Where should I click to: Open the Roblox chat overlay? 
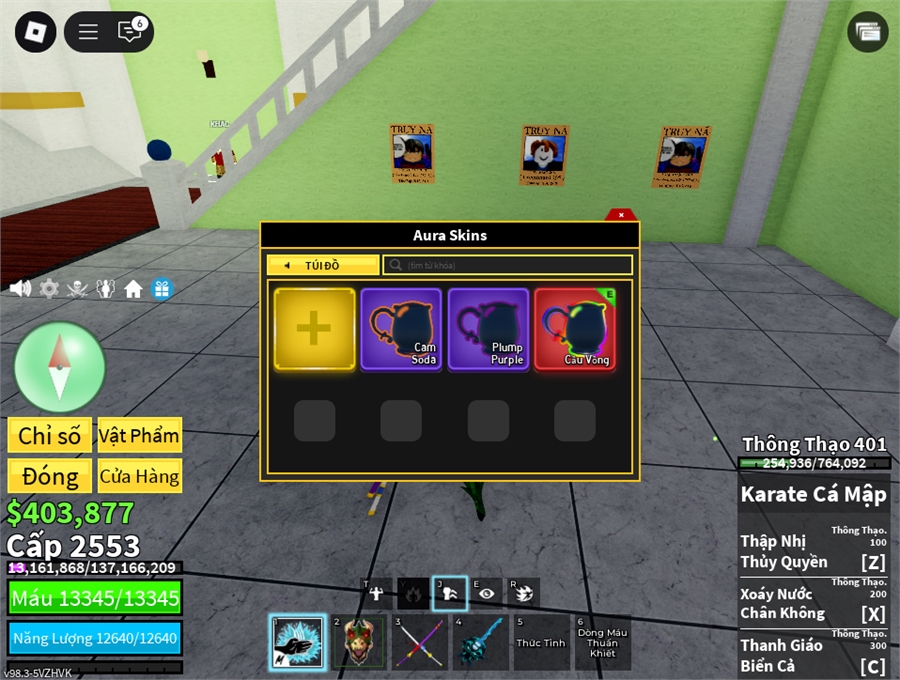pyautogui.click(x=130, y=32)
